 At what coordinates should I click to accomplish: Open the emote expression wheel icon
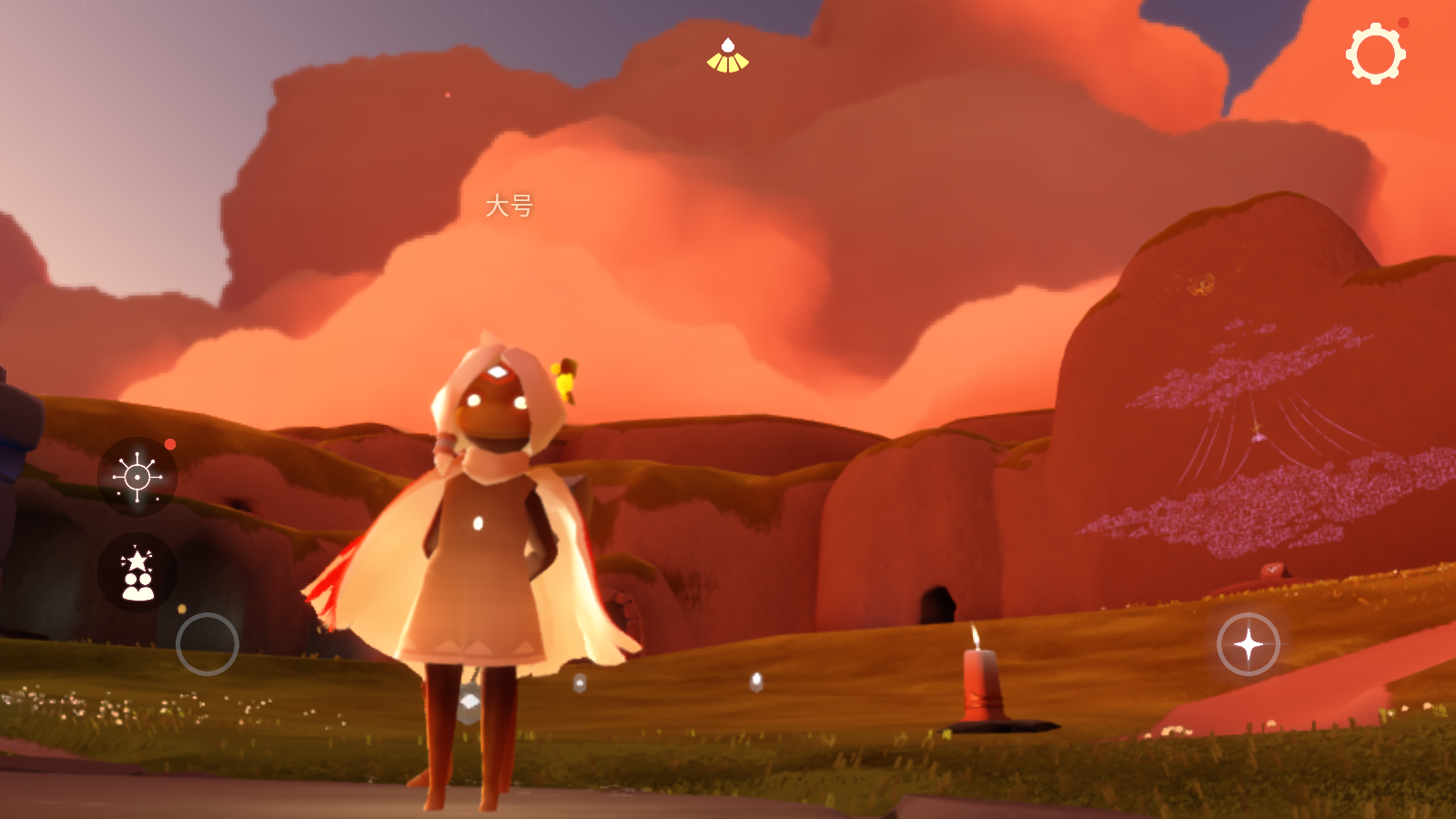pyautogui.click(x=137, y=476)
